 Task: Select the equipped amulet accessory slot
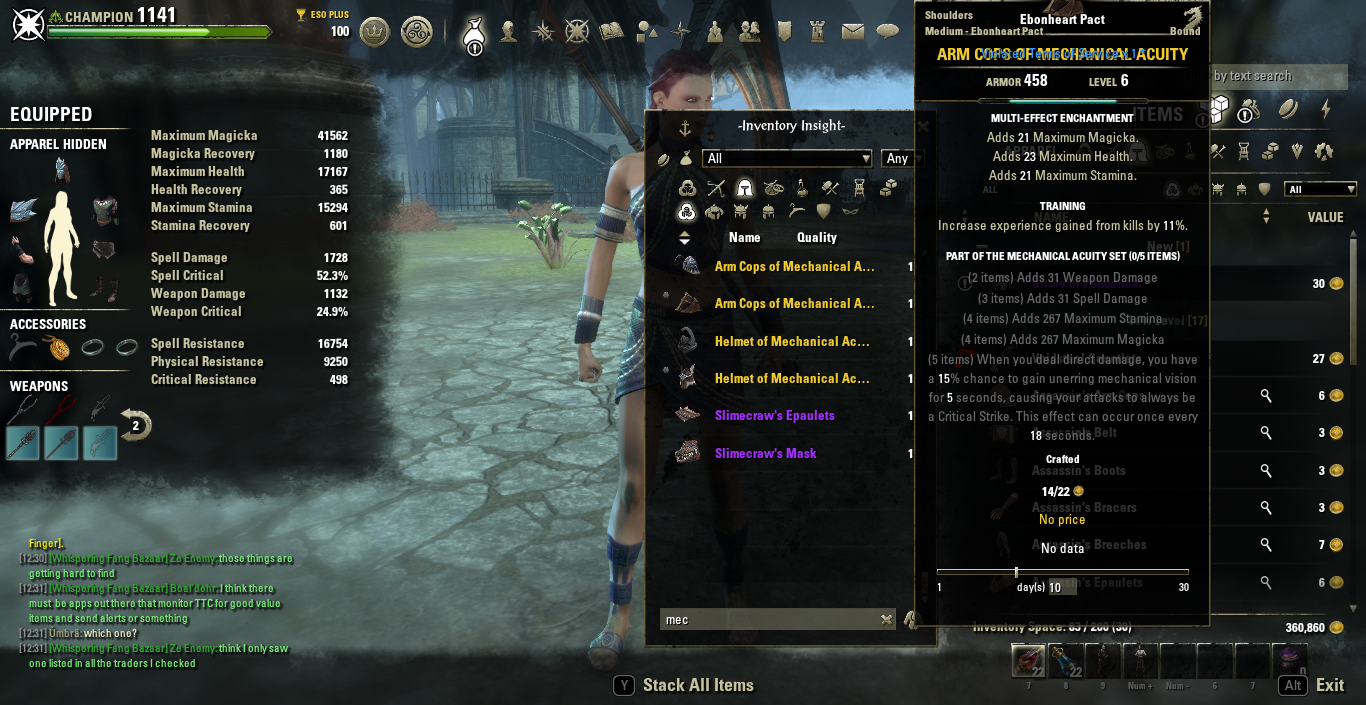click(60, 348)
